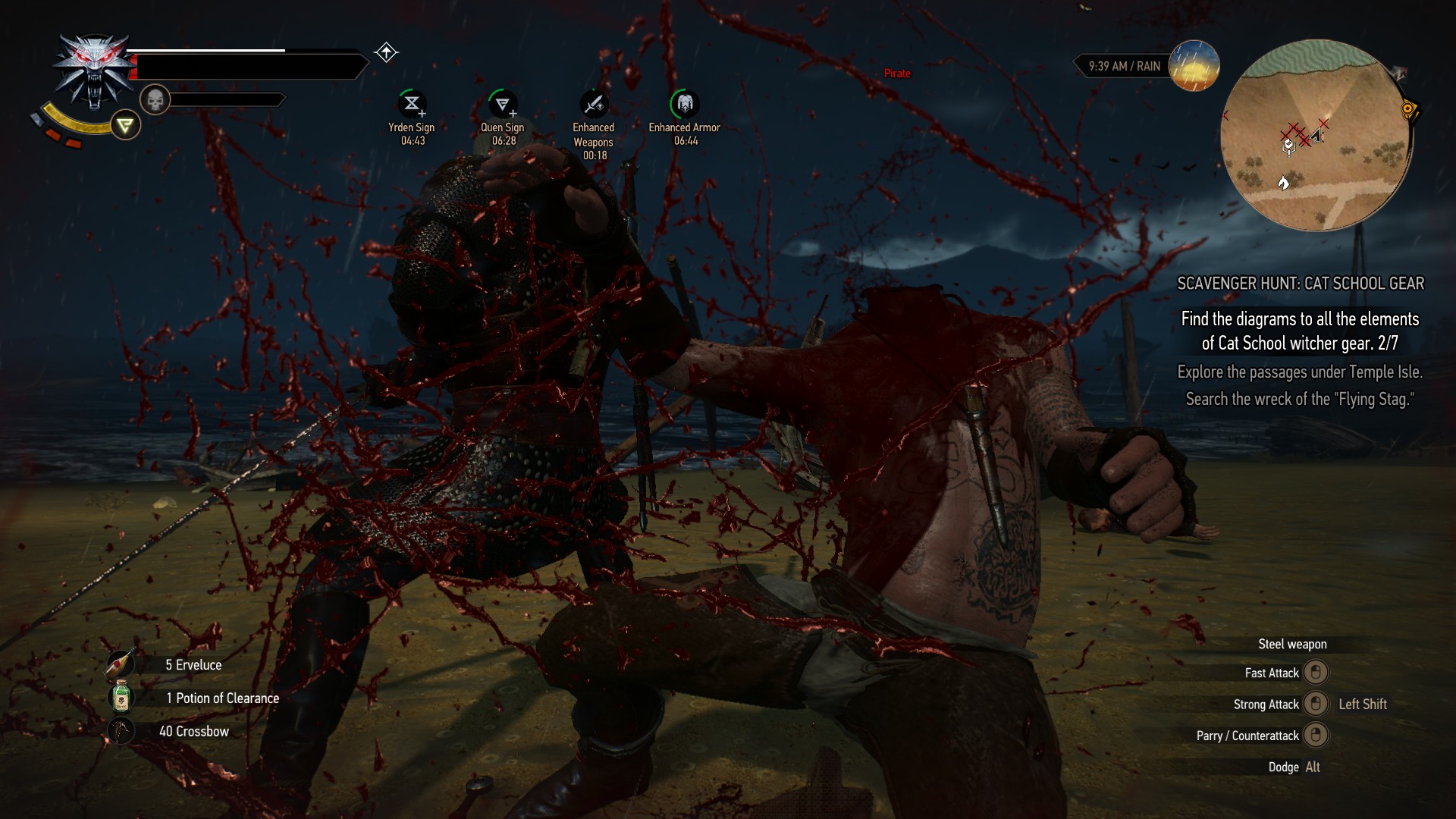This screenshot has height=819, width=1456.
Task: Select the Crossbow quick slot
Action: coord(121,731)
